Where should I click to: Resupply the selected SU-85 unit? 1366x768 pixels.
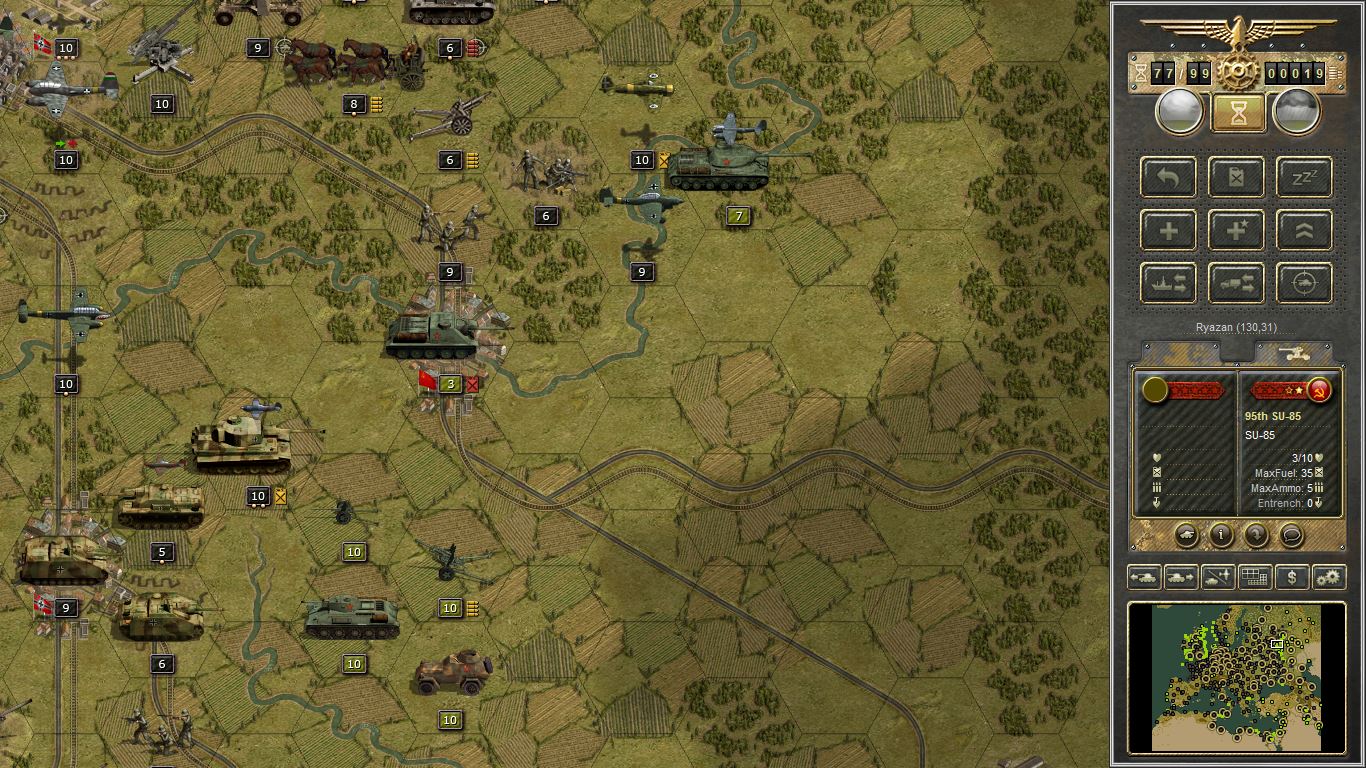1236,177
